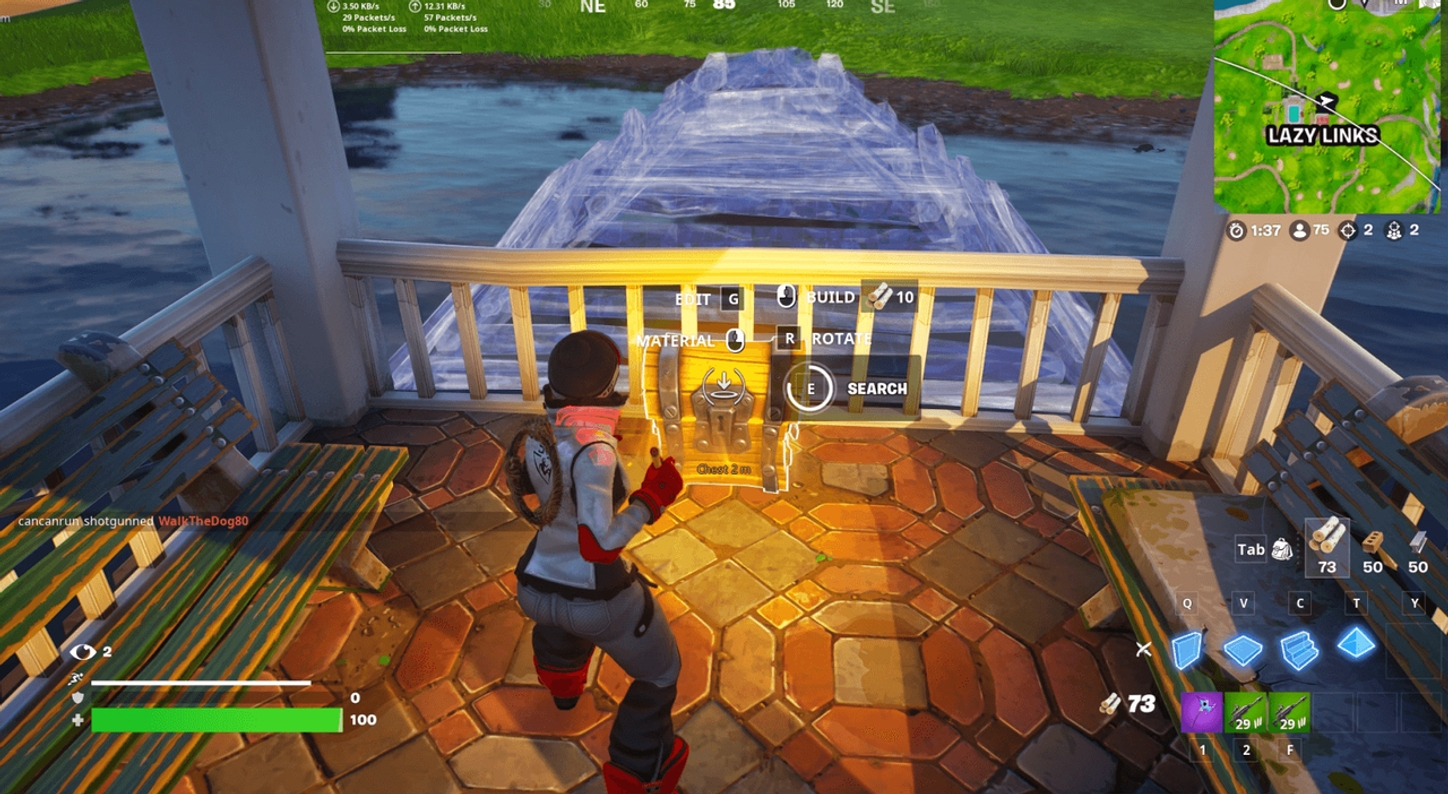Image resolution: width=1448 pixels, height=794 pixels.
Task: Select the wall build piece on Q
Action: 1188,650
